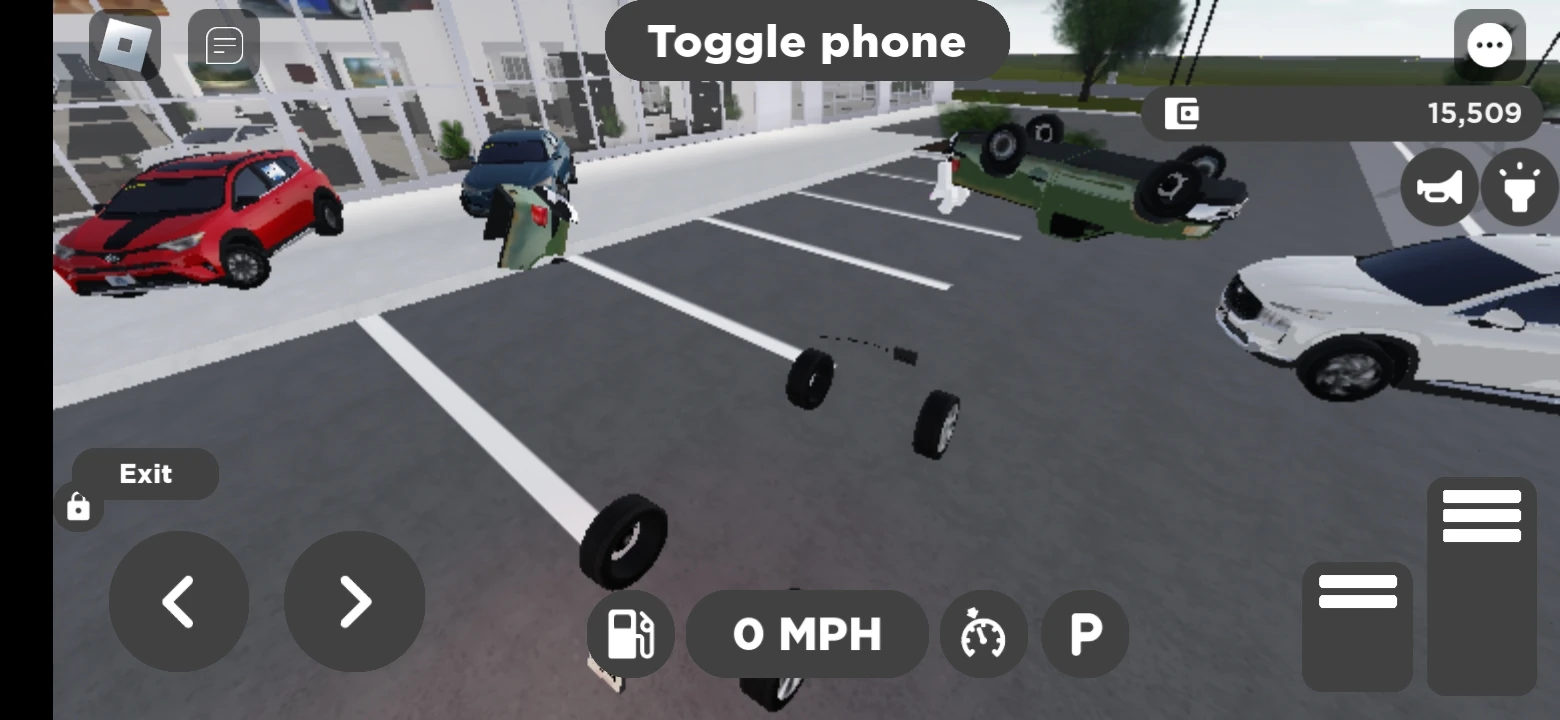Honk the horn

point(1438,187)
